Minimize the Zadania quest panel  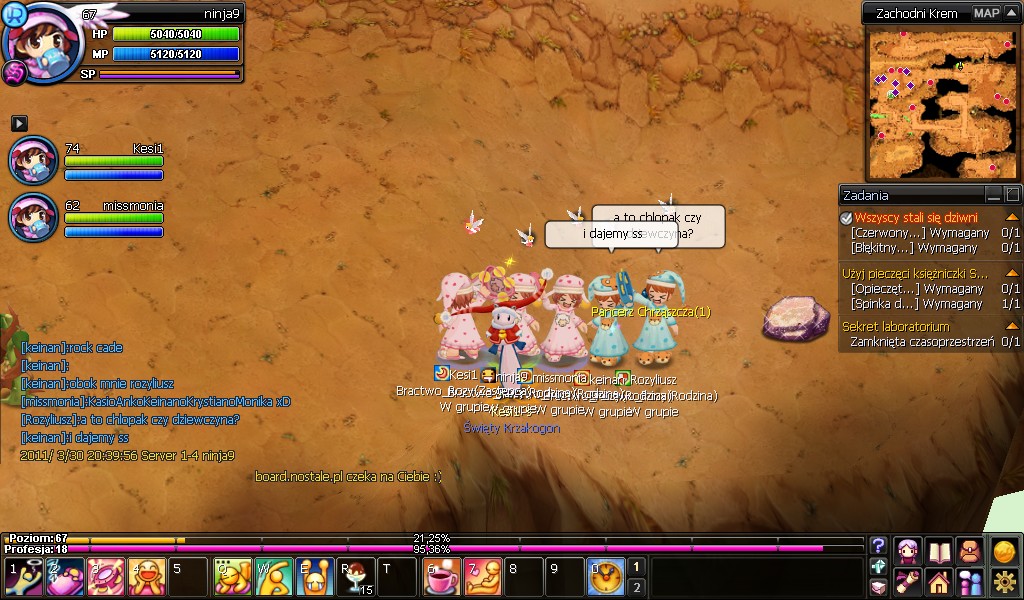pos(993,195)
